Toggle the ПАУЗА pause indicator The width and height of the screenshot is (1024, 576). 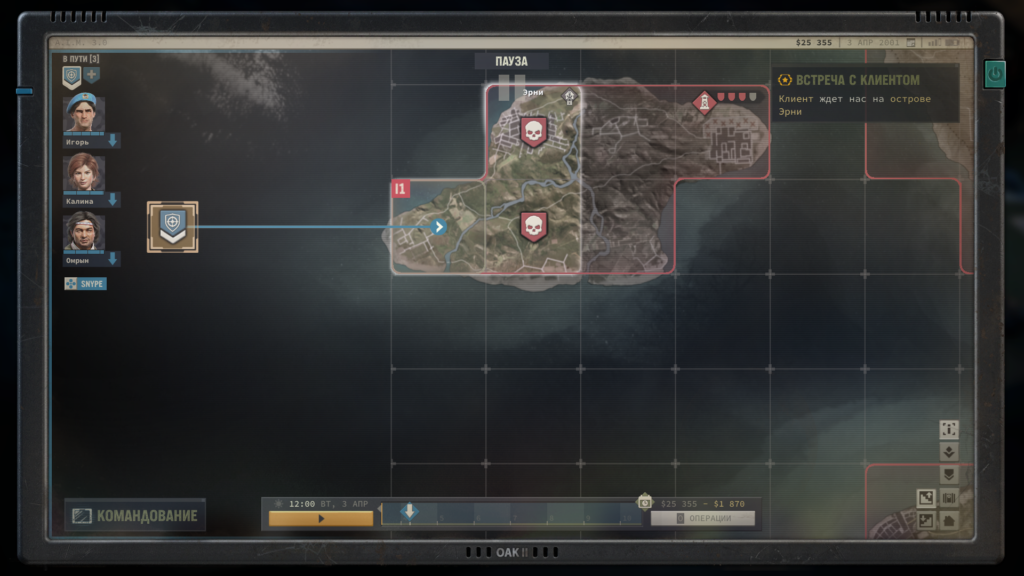click(x=511, y=62)
